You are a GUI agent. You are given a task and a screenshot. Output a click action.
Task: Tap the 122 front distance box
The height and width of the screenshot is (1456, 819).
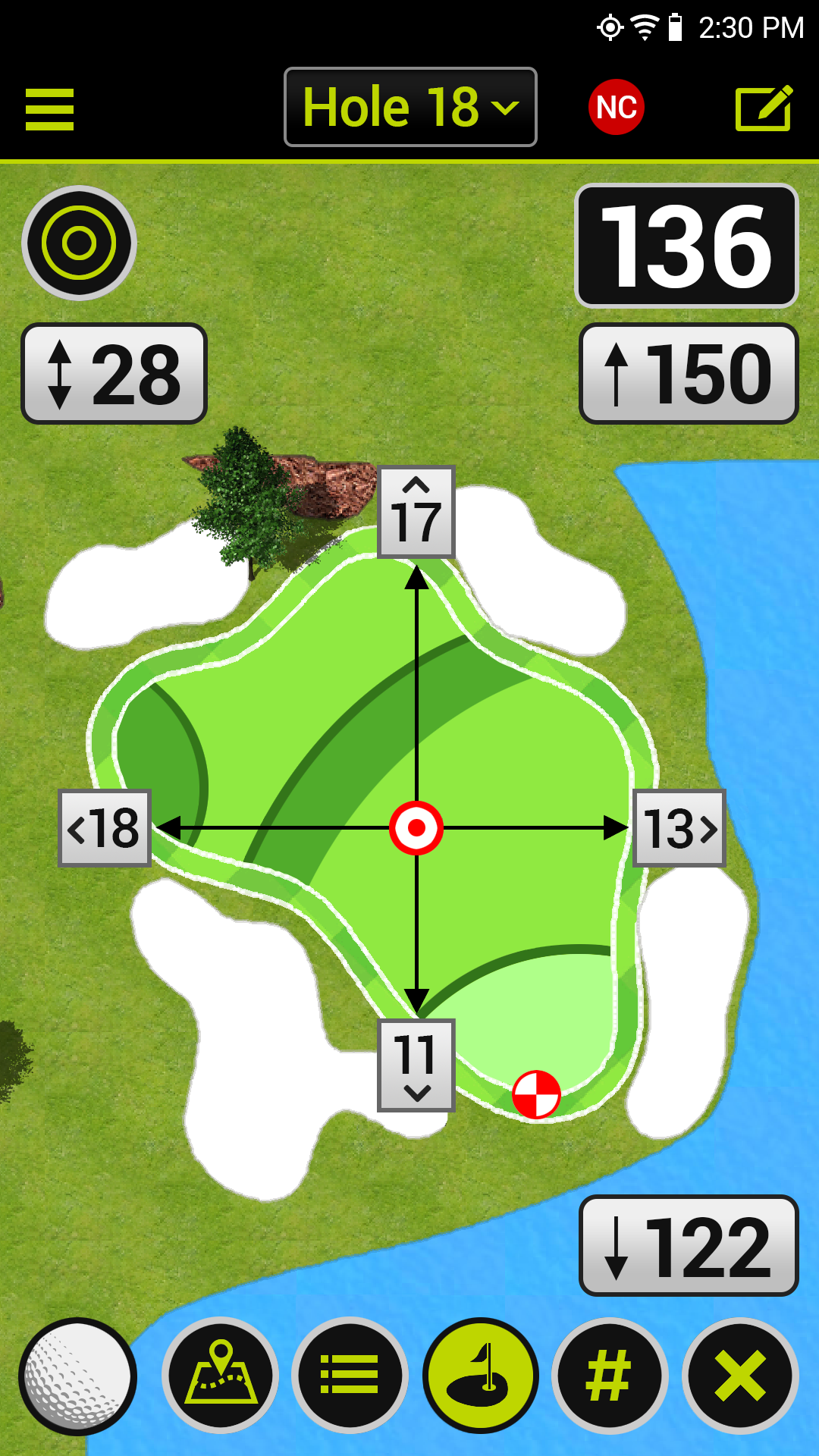(688, 1246)
